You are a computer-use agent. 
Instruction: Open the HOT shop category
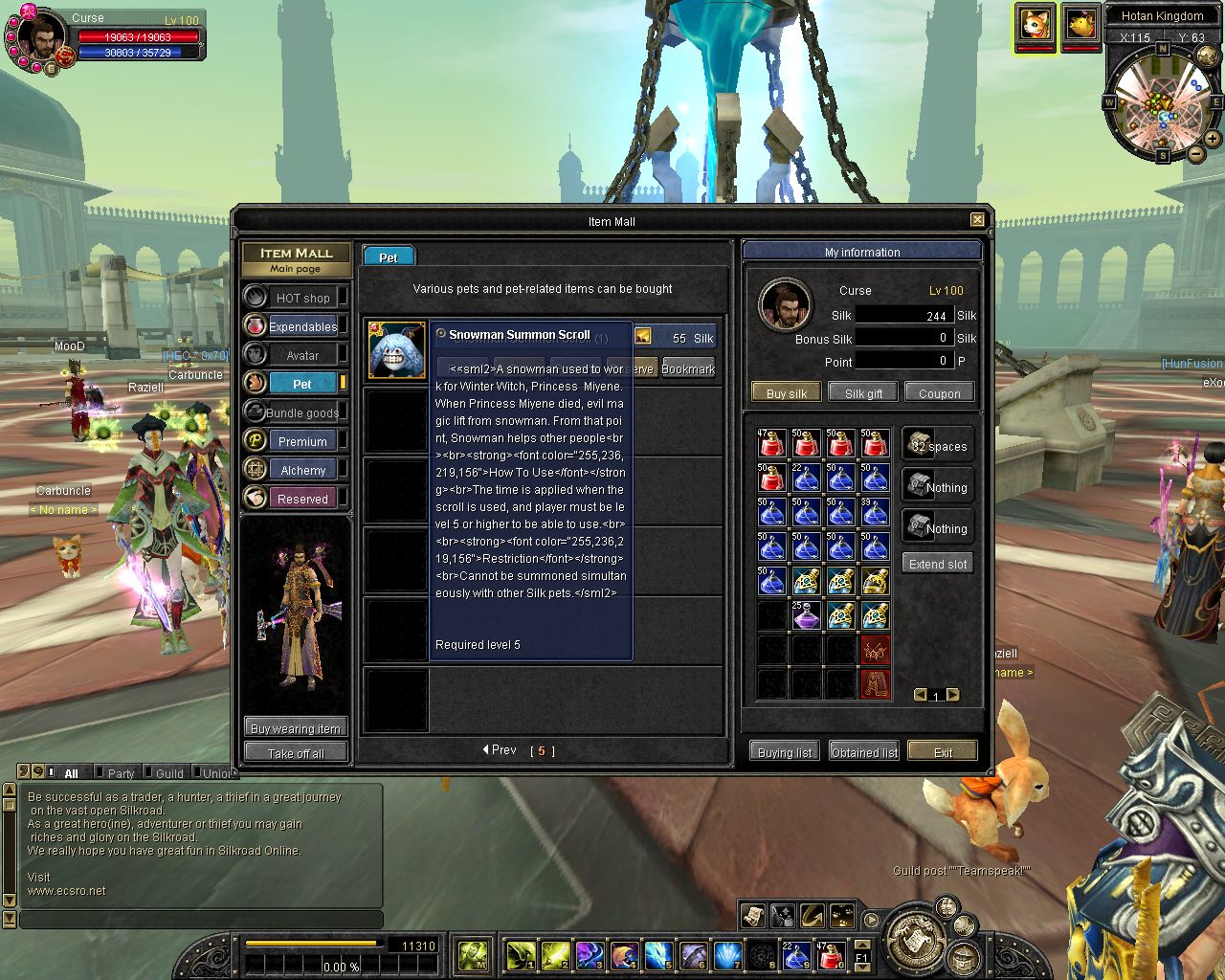coord(301,298)
